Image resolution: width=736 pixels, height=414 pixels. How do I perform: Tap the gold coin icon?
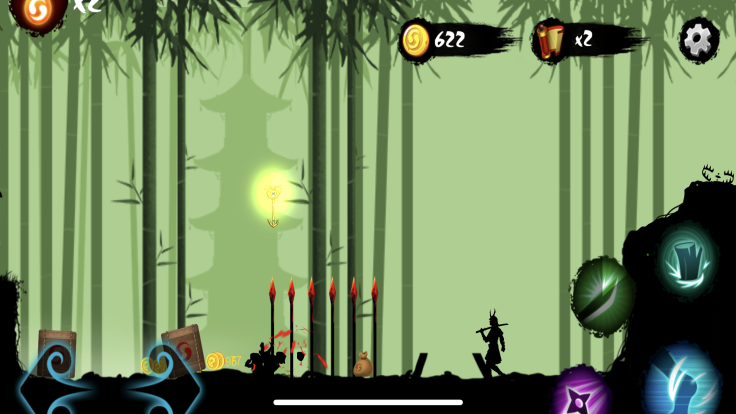(x=415, y=40)
